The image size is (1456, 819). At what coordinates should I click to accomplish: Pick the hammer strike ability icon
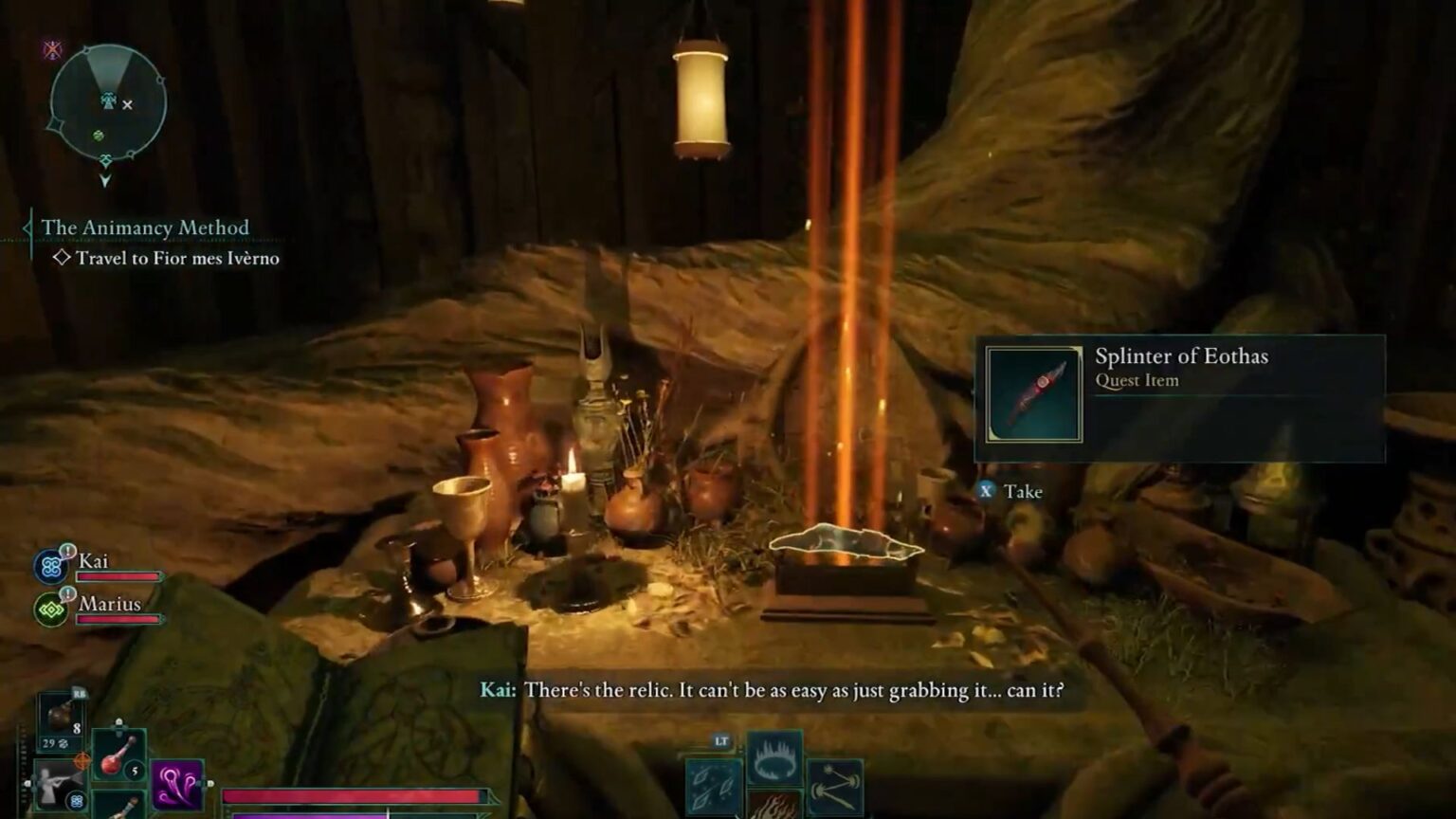tap(835, 788)
